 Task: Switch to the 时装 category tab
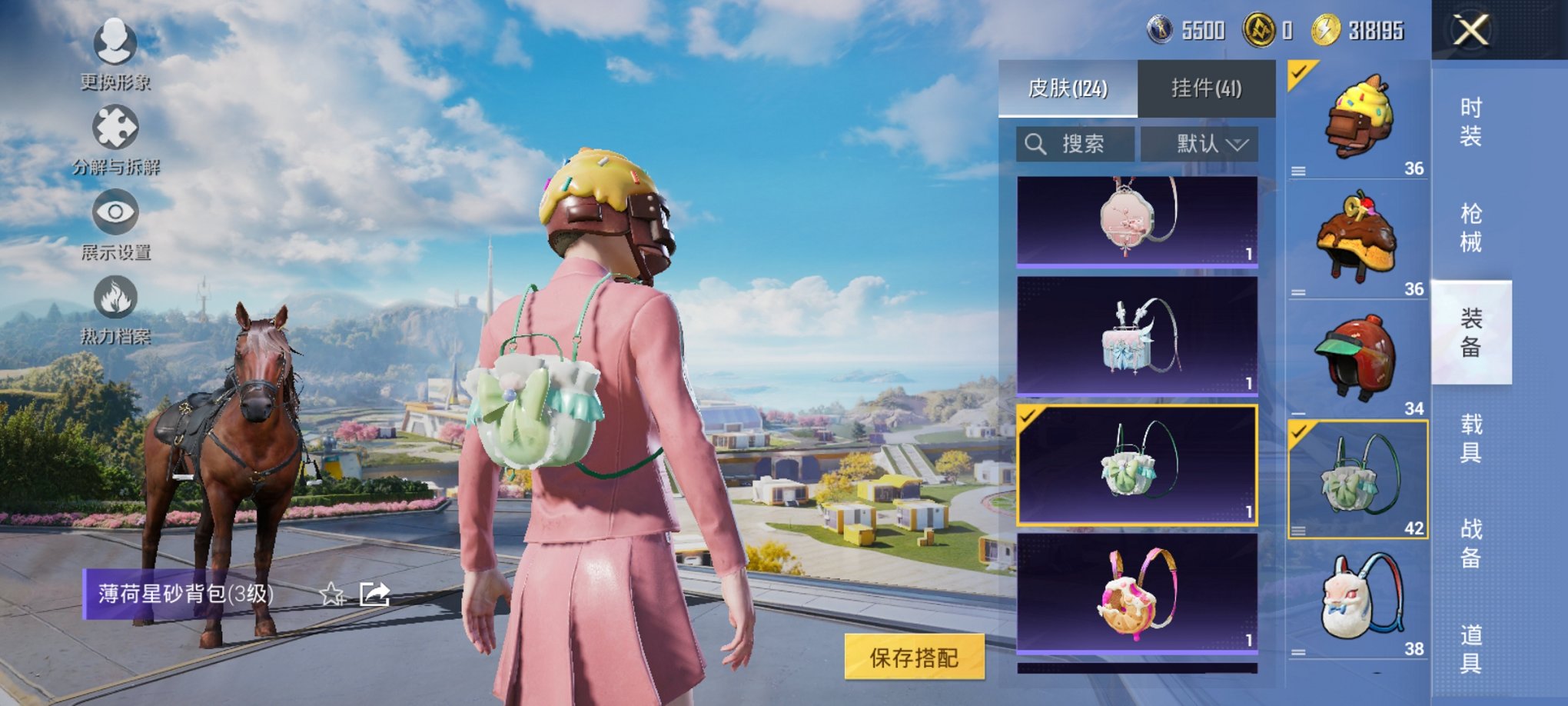[1472, 123]
